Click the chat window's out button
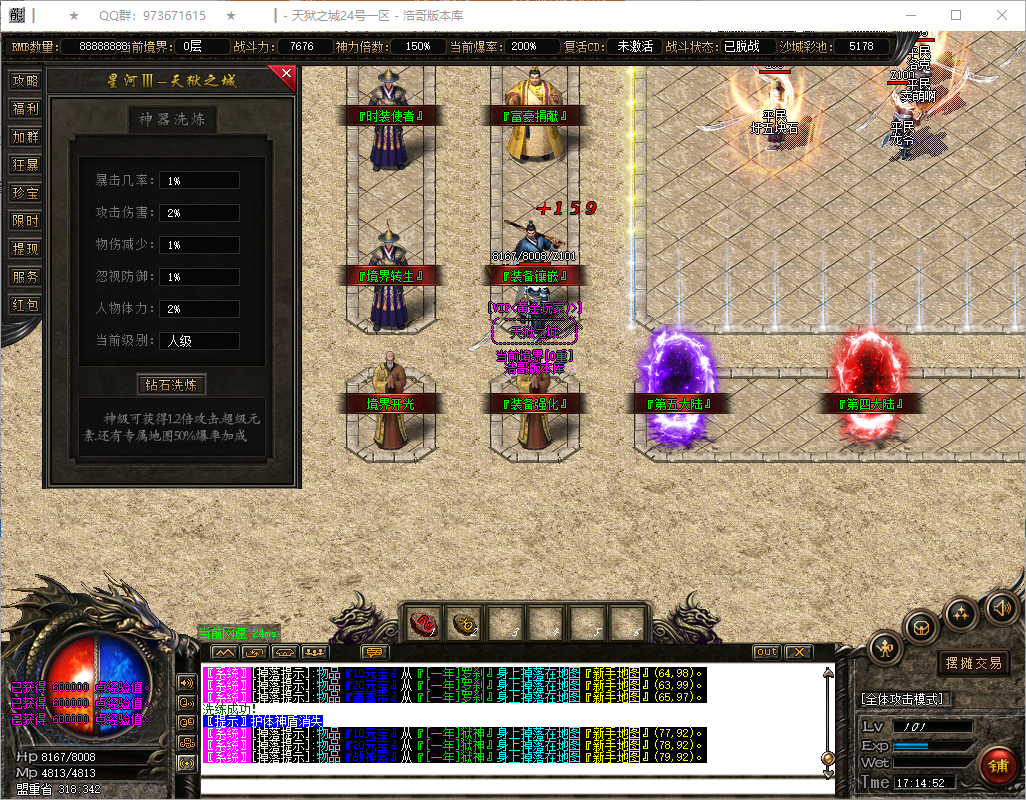1026x800 pixels. pyautogui.click(x=766, y=652)
